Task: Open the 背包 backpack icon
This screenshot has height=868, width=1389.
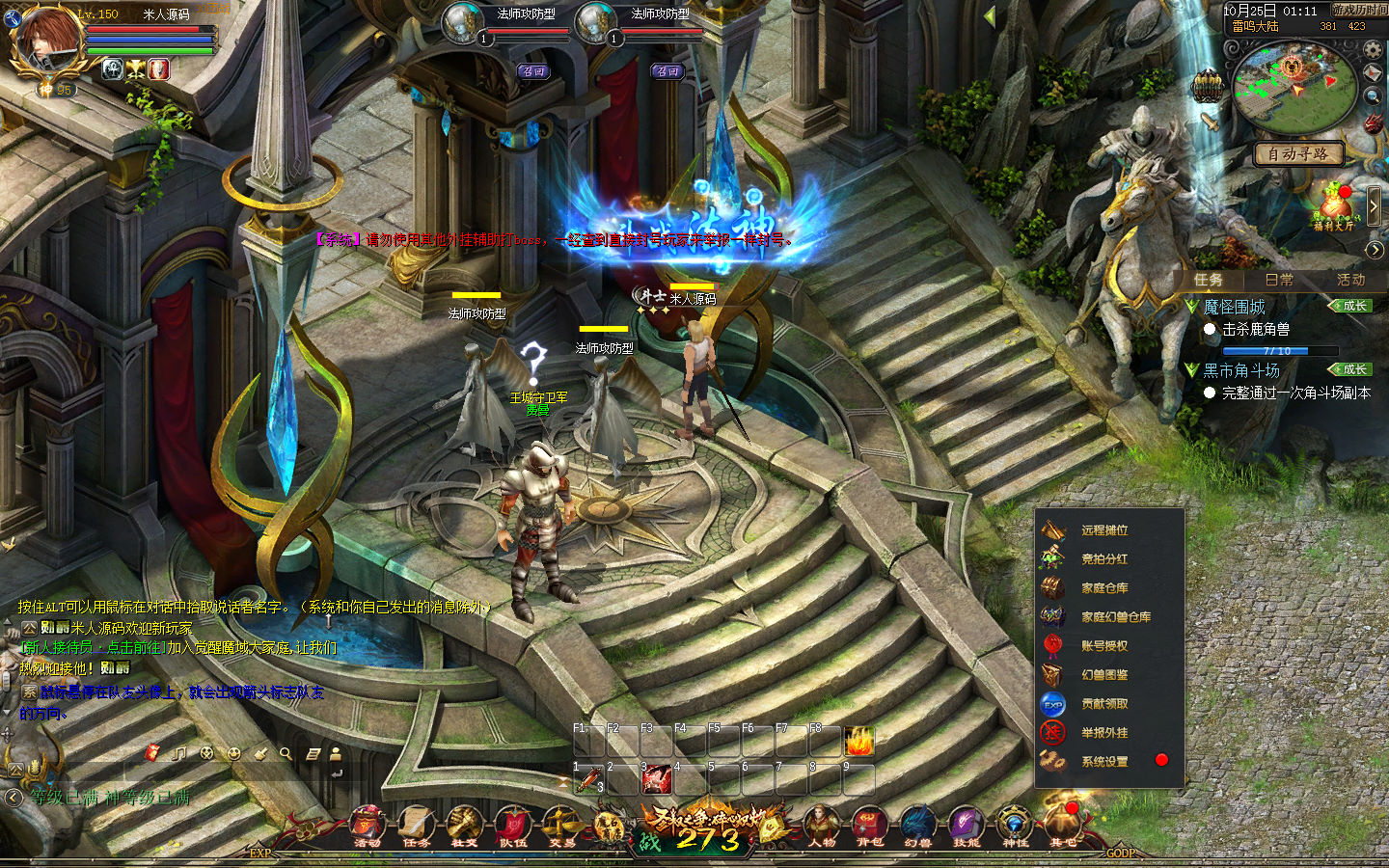Action: [869, 826]
